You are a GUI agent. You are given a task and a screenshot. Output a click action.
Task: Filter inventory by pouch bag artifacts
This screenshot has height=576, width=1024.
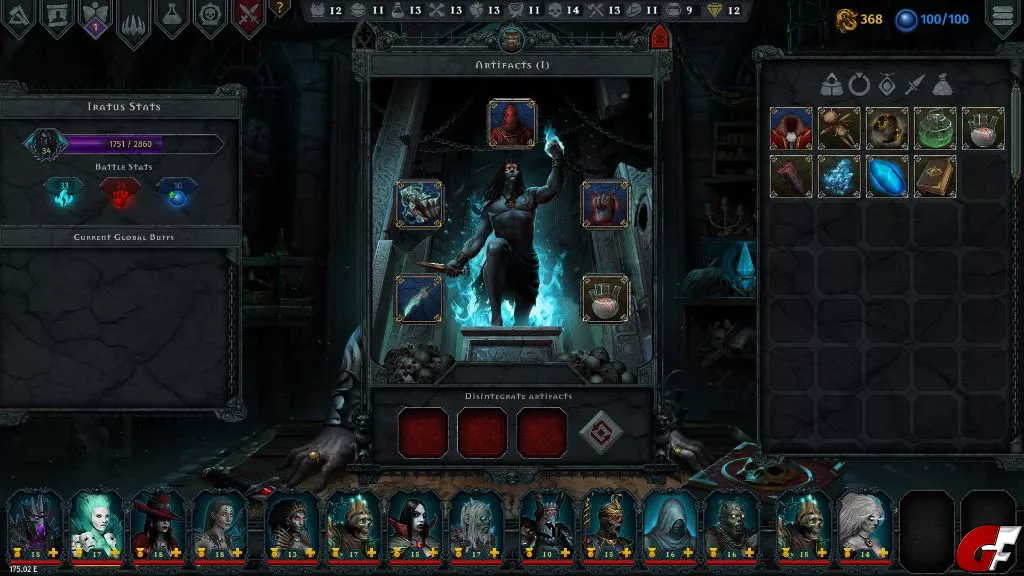(x=940, y=86)
